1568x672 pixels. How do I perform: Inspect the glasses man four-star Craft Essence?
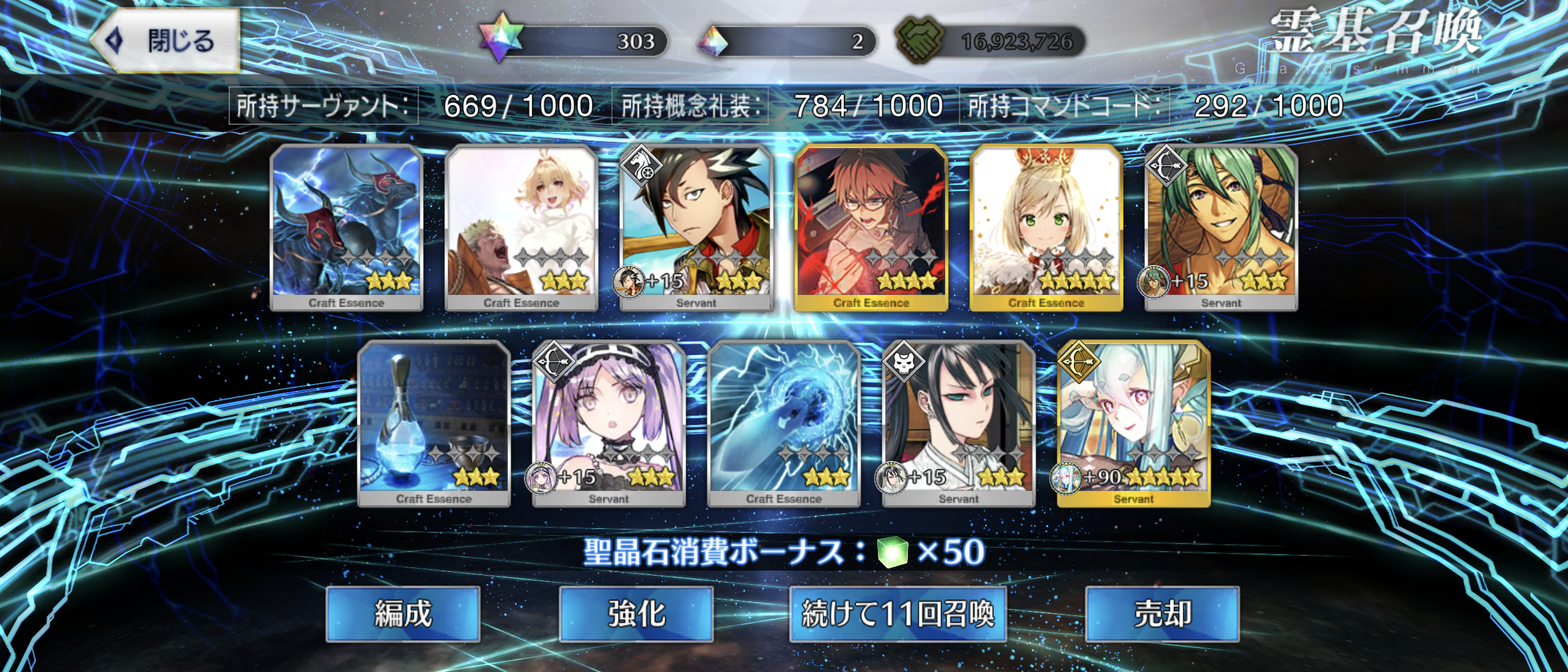coord(871,227)
